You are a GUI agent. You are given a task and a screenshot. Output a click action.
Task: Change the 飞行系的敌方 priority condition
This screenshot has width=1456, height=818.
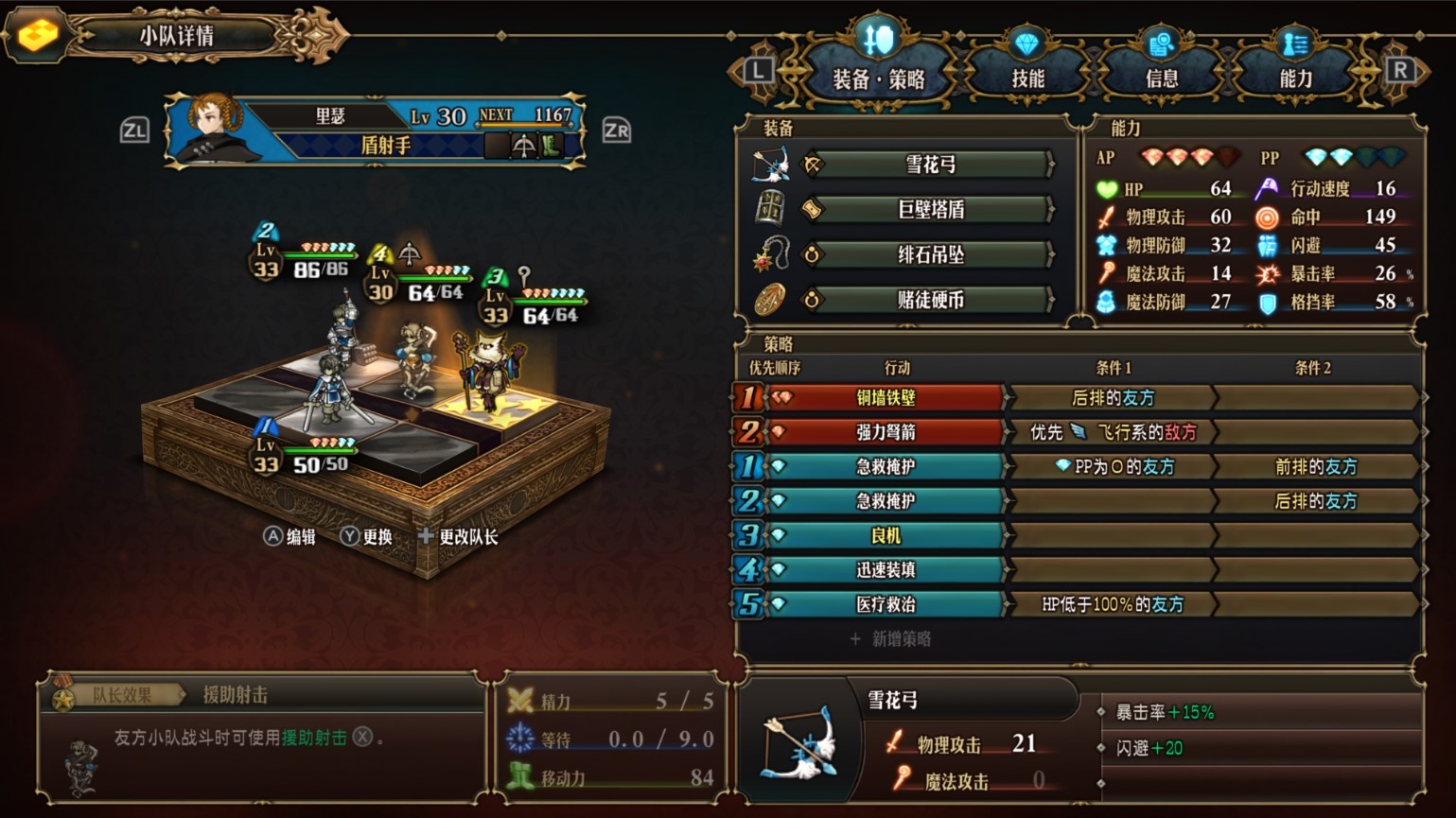(1113, 432)
